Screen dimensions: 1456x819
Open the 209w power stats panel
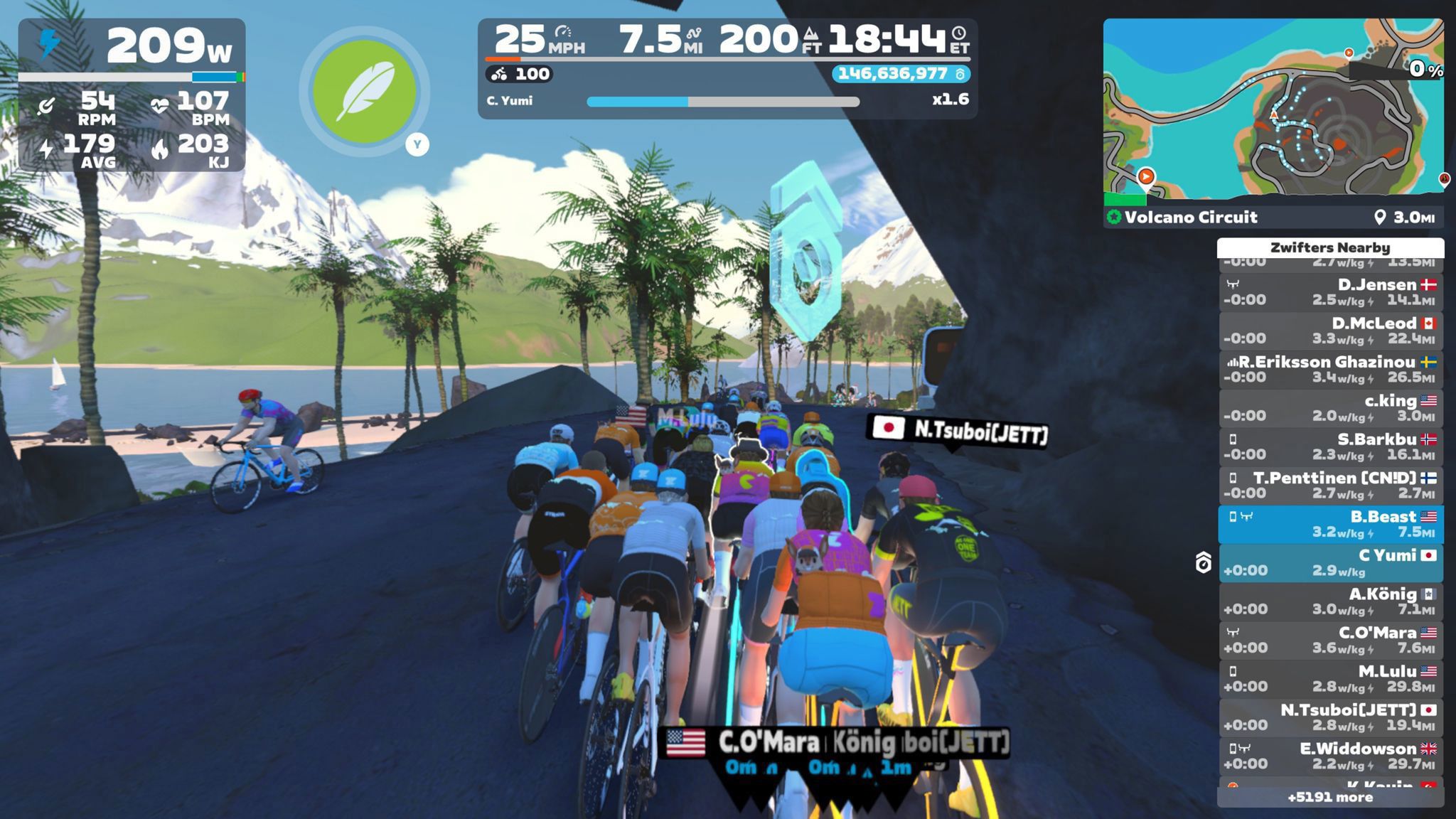tap(132, 95)
